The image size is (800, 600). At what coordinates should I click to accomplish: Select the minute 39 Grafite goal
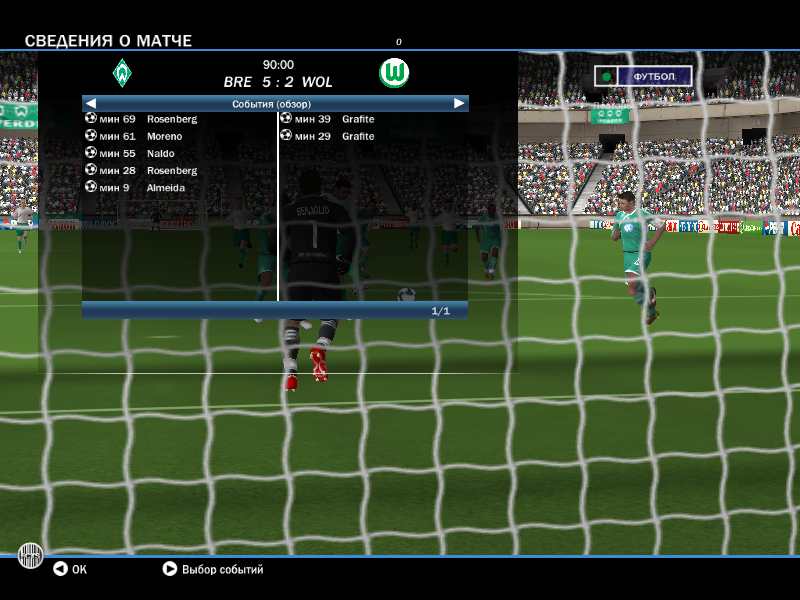point(328,119)
